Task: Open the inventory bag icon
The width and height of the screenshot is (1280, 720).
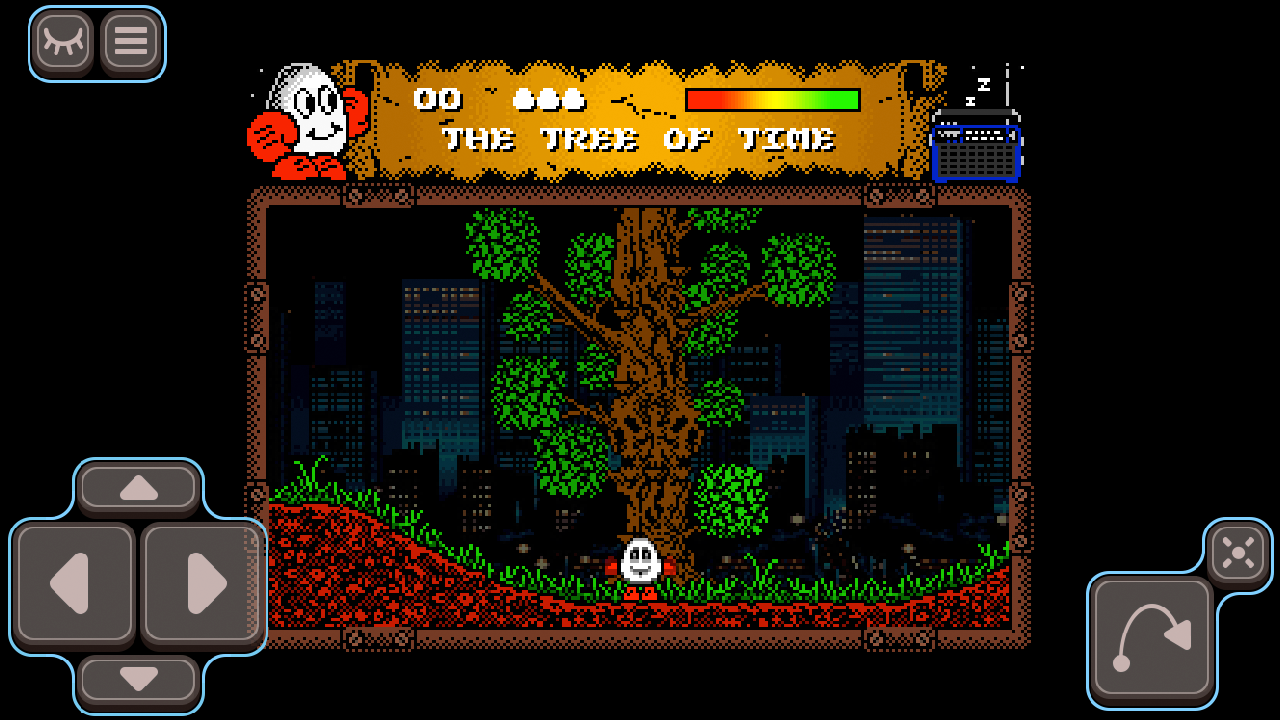Action: (x=976, y=150)
